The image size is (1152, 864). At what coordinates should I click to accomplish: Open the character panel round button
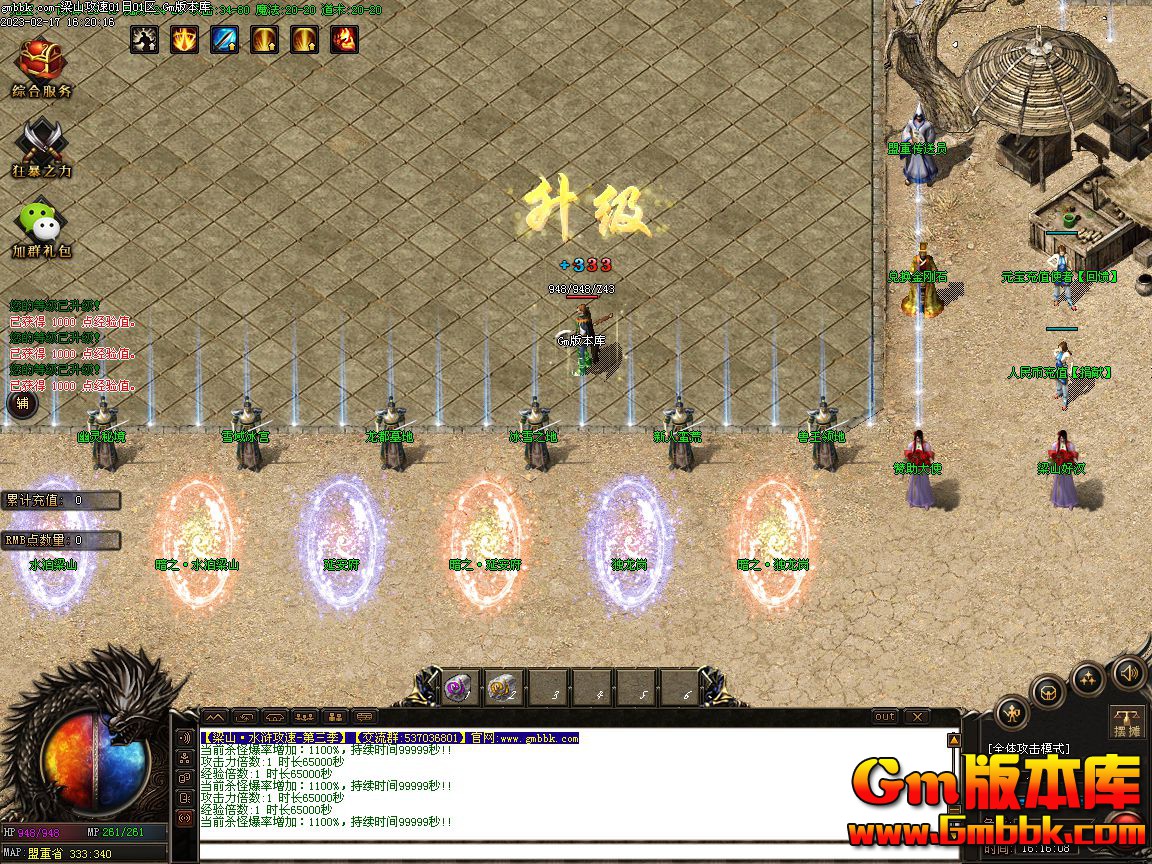point(1012,714)
